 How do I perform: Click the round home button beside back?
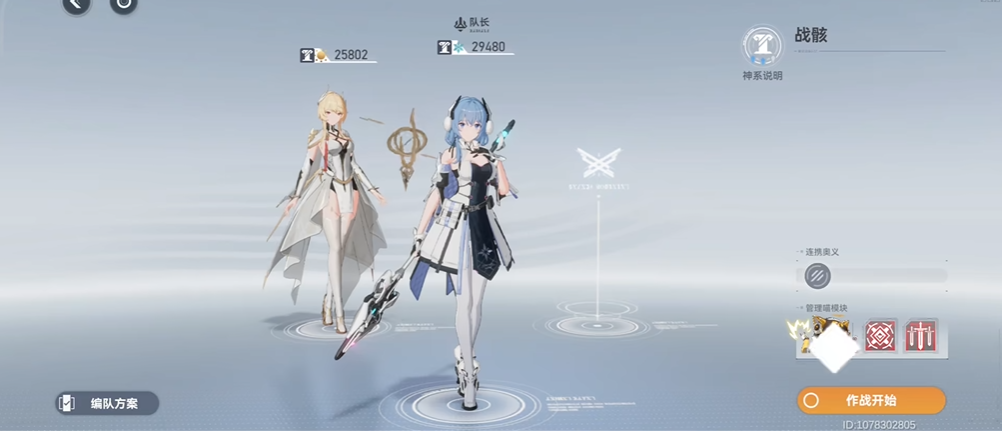pyautogui.click(x=123, y=5)
